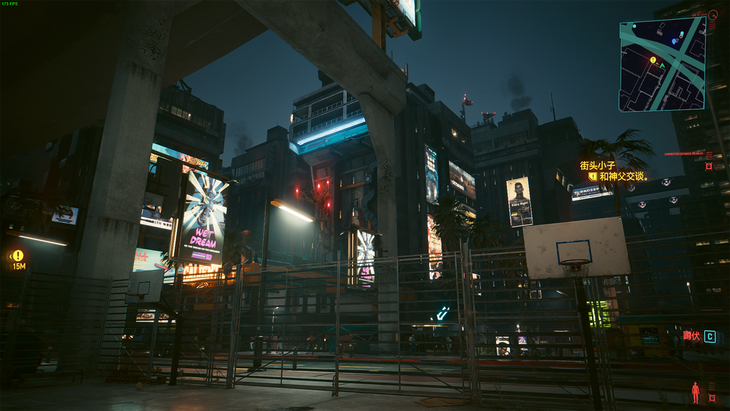Click the yellow quest marker on the minimap
Viewport: 730px width, 411px height.
coord(653,59)
